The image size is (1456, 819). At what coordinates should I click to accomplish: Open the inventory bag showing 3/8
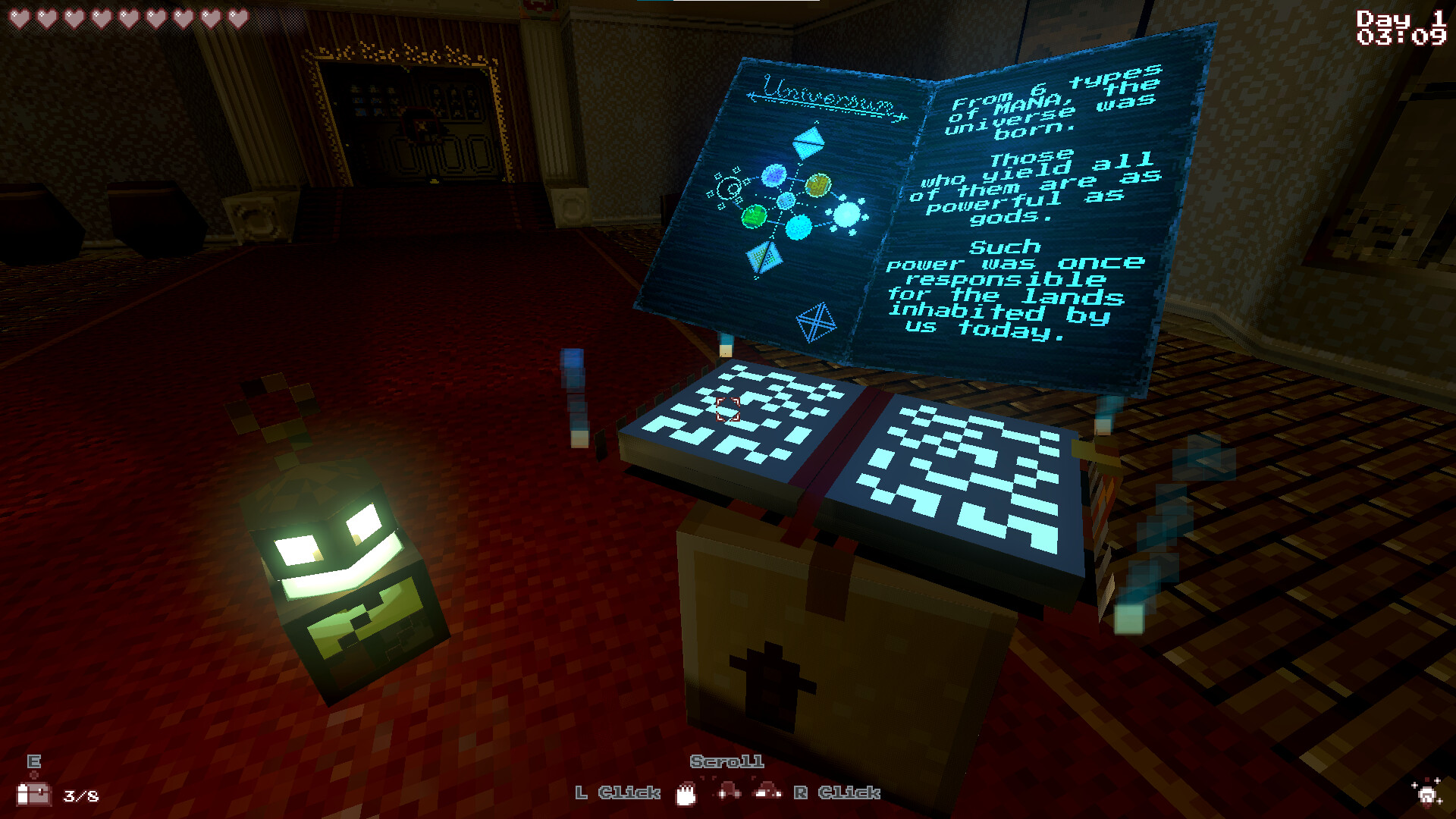[x=34, y=796]
